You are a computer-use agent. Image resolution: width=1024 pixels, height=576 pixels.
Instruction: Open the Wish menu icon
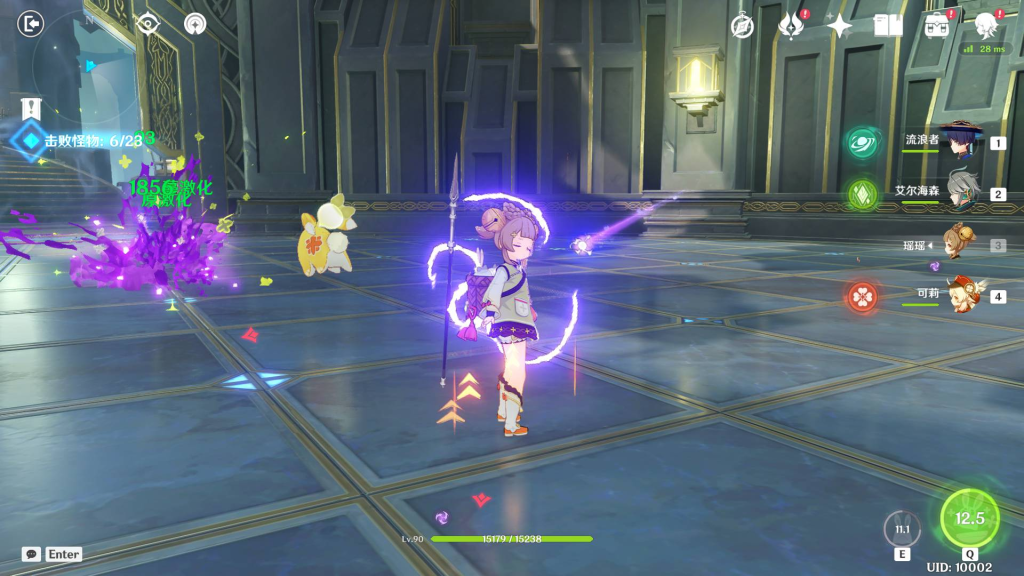792,25
